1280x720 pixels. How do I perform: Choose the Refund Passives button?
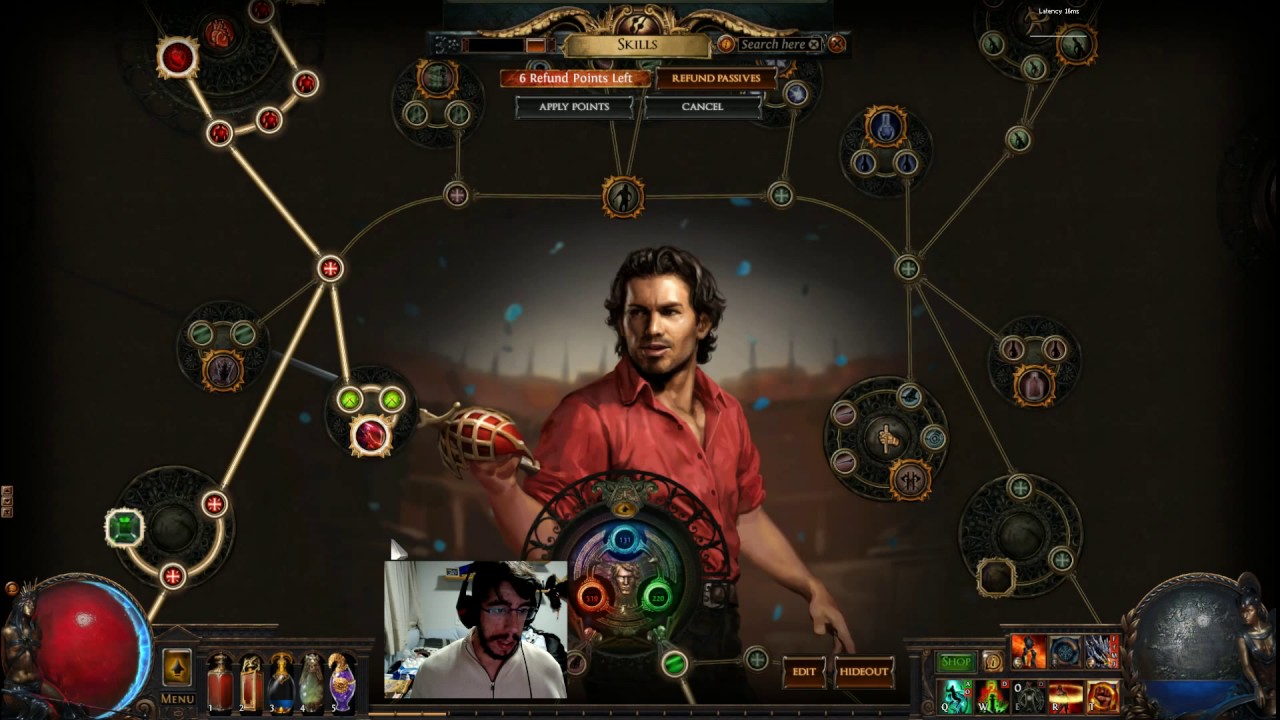(715, 78)
